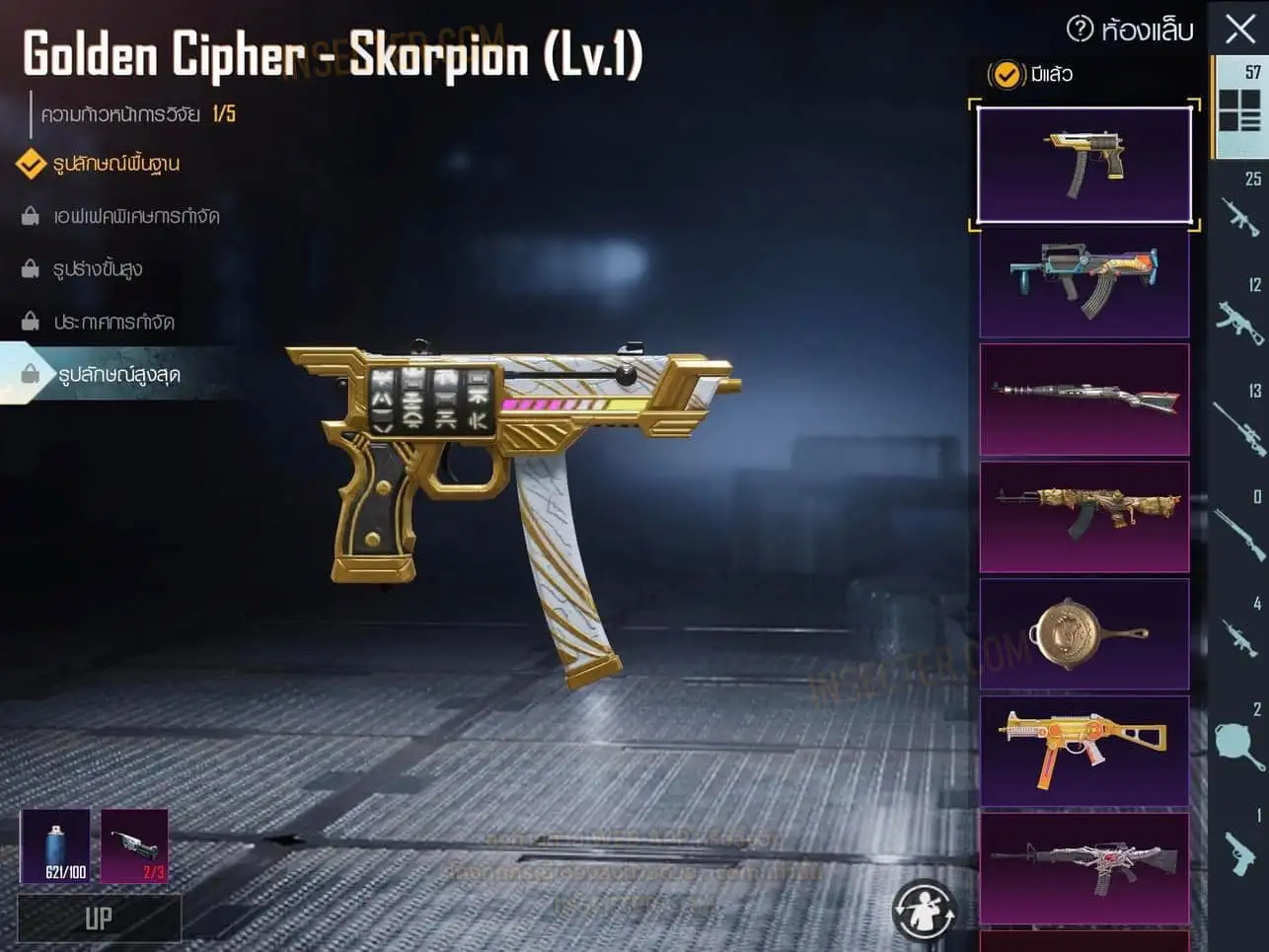This screenshot has width=1269, height=952.
Task: Close the weapon lab screen
Action: pos(1240,29)
